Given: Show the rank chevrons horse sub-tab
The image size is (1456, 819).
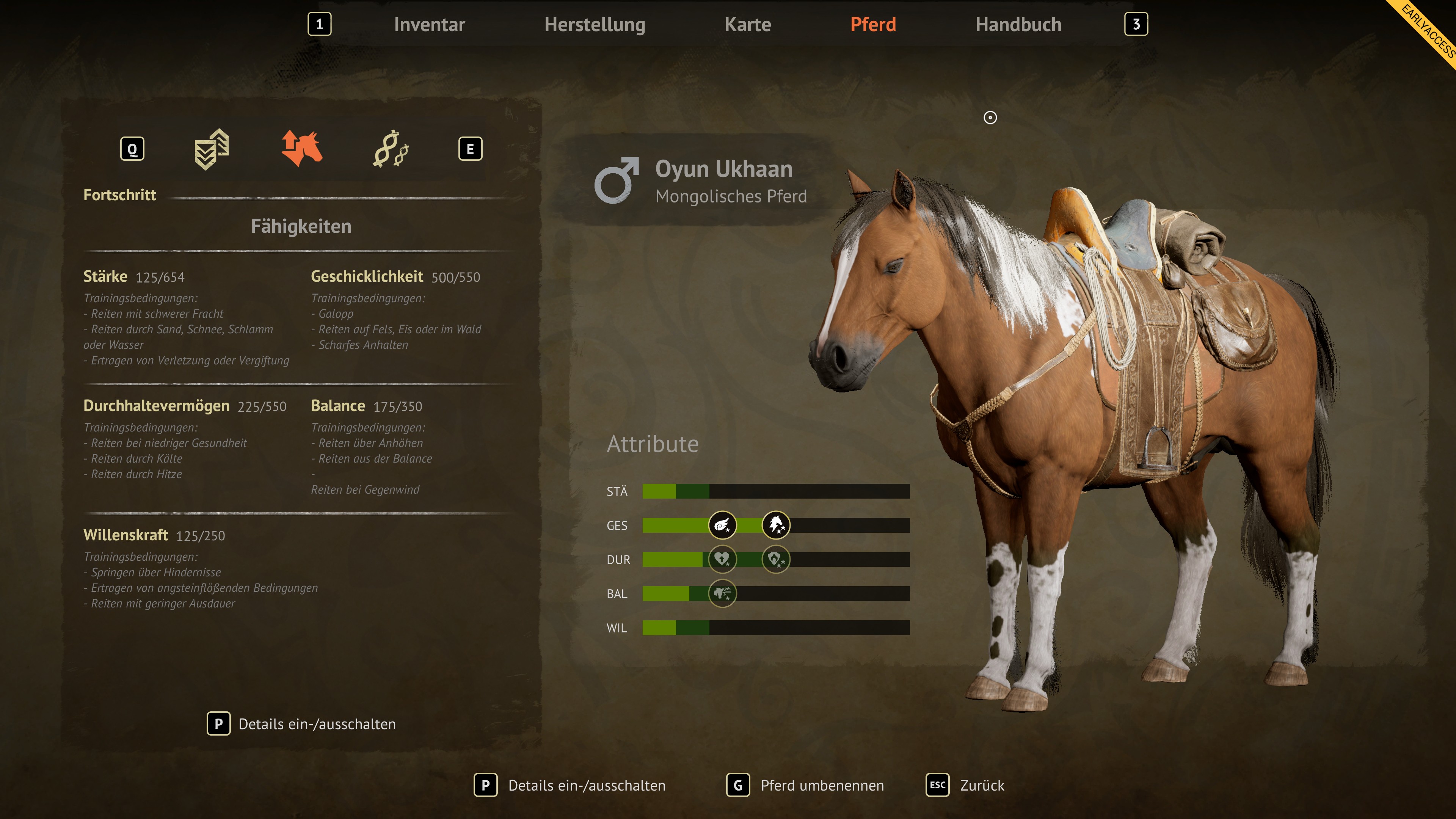Looking at the screenshot, I should click(x=212, y=149).
